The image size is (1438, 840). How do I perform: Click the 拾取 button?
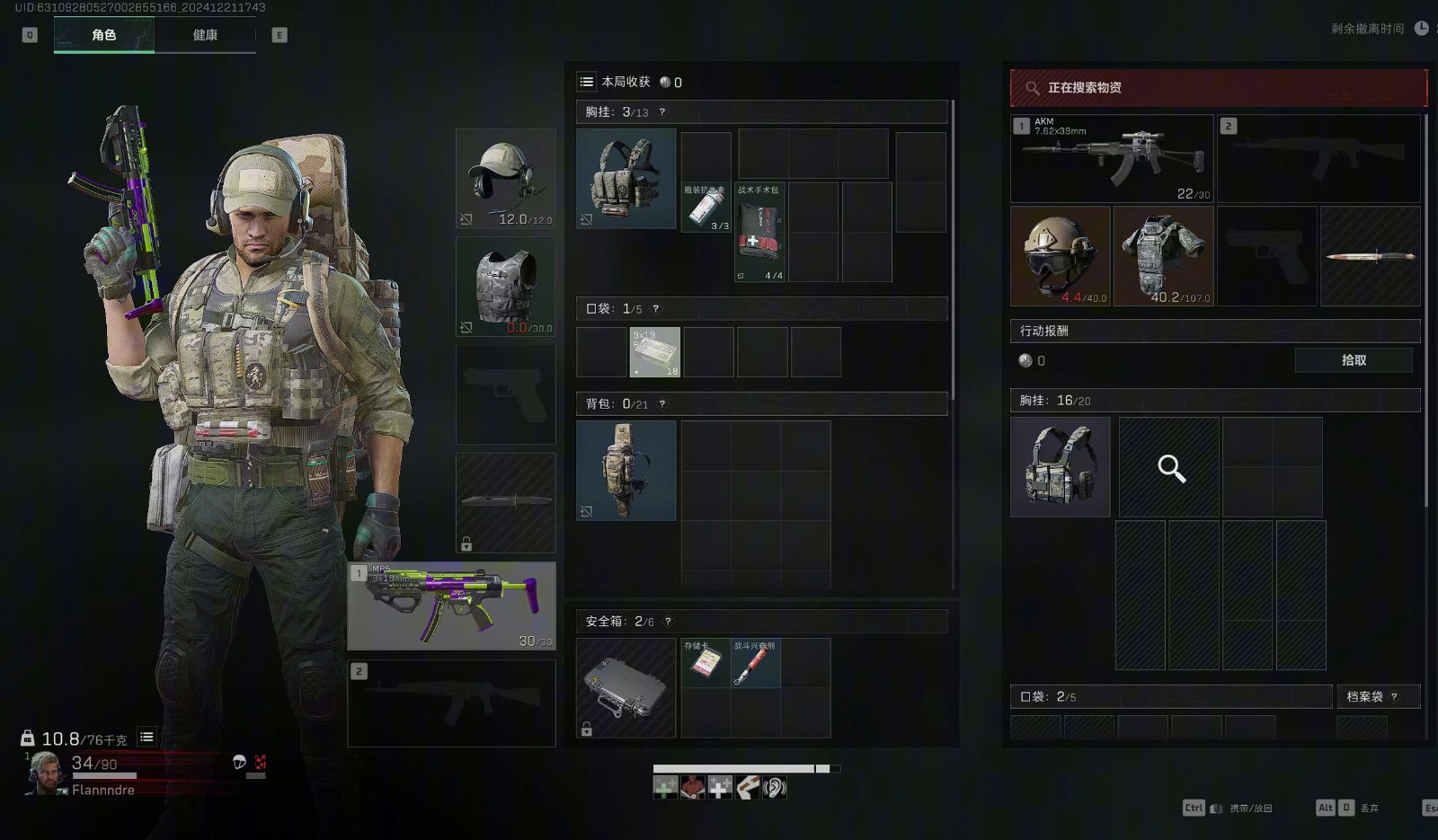pos(1354,360)
